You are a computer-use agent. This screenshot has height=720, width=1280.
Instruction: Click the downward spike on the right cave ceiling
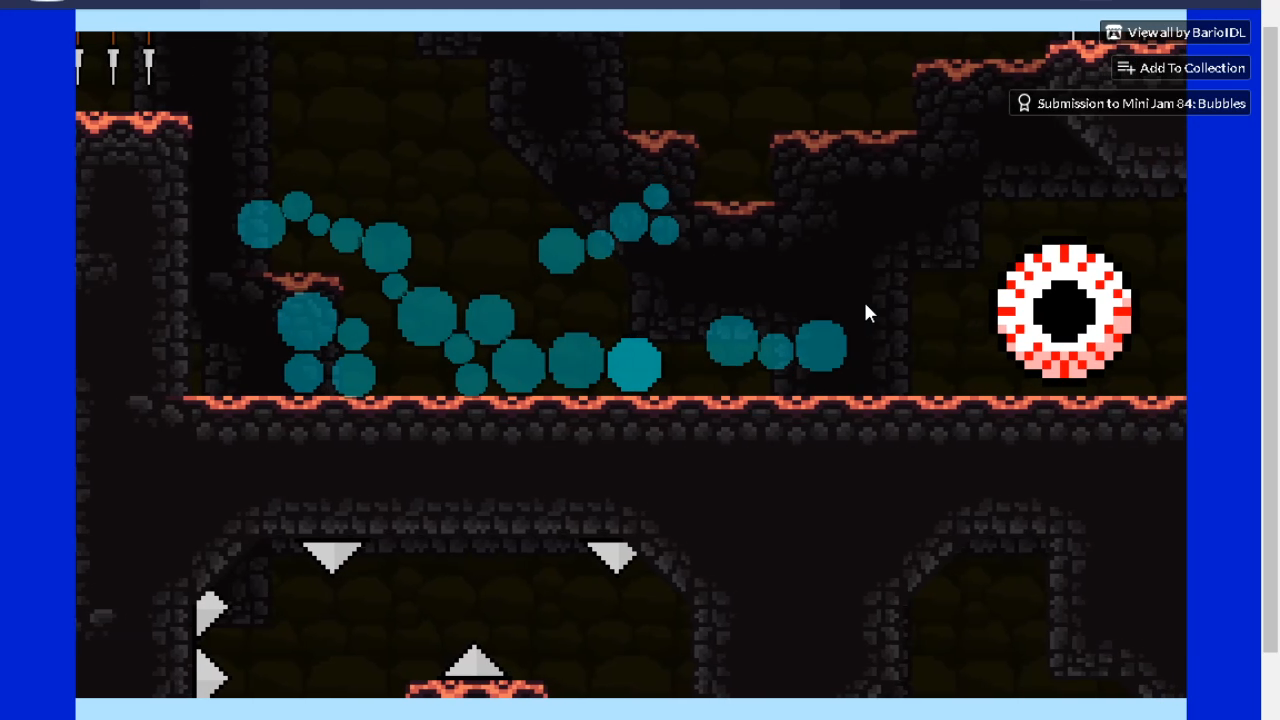[x=616, y=552]
